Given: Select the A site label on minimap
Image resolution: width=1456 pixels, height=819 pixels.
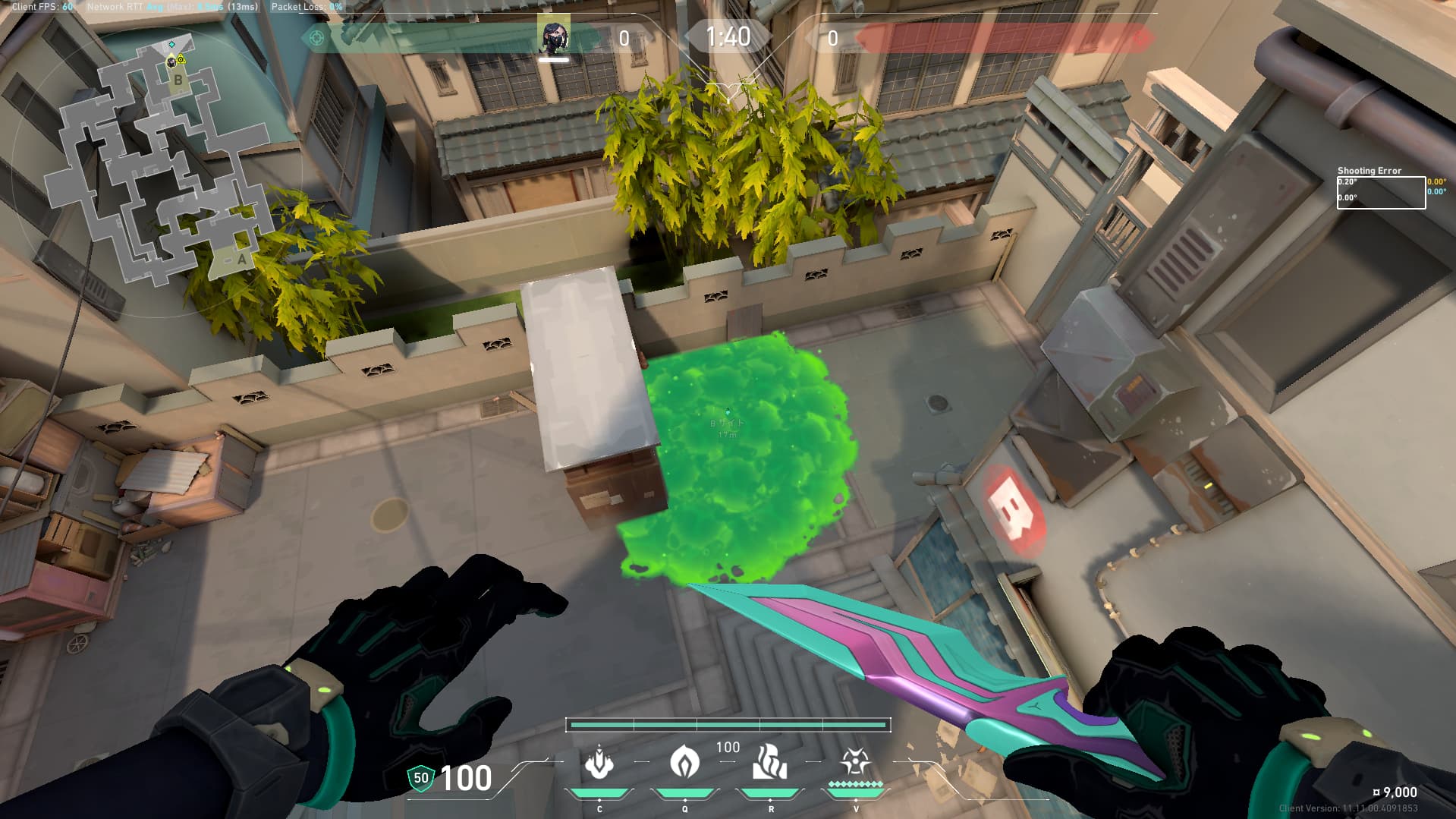Looking at the screenshot, I should (x=241, y=260).
